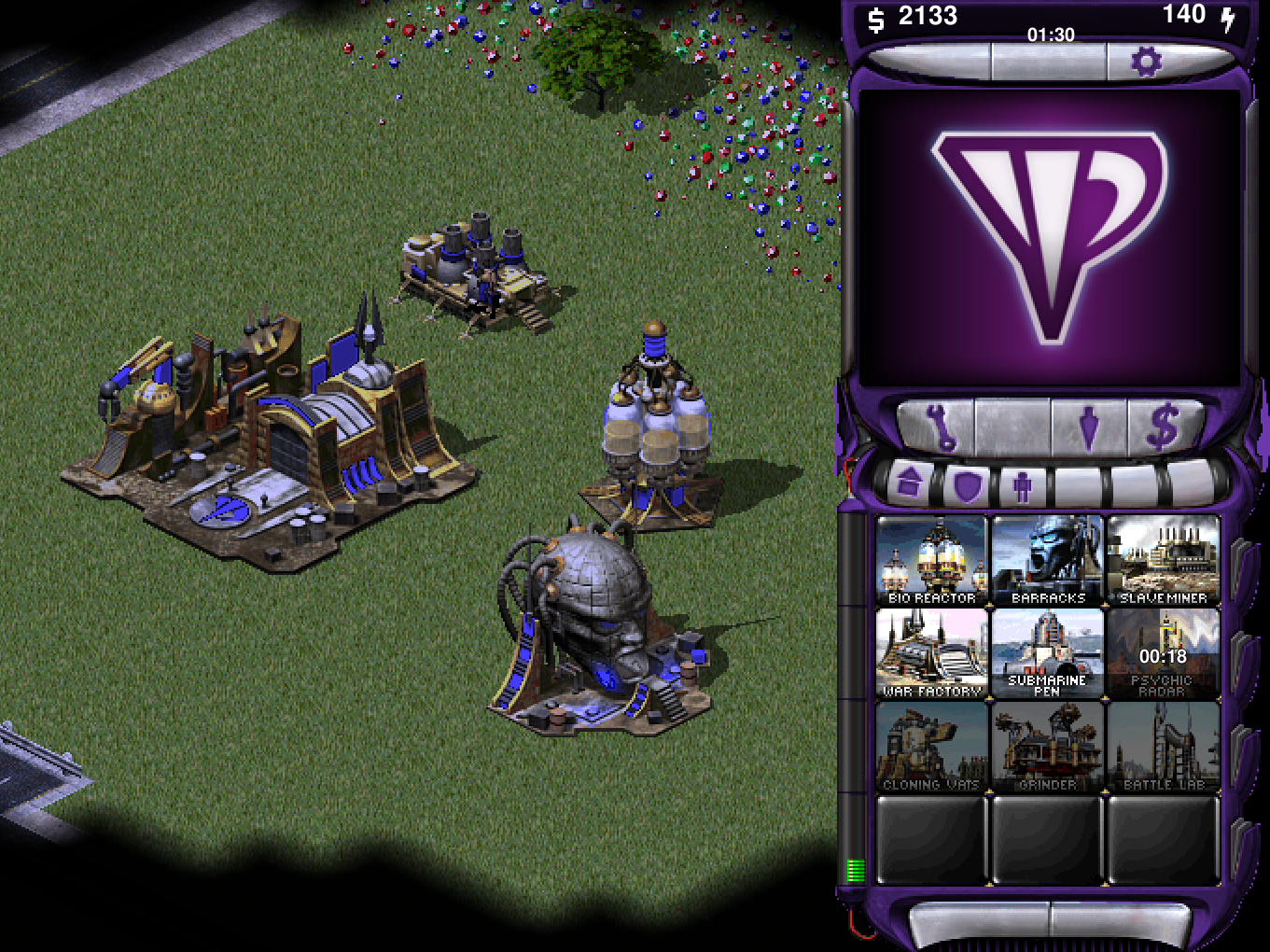Switch to the Defenses shield tab
Viewport: 1270px width, 952px height.
(966, 483)
